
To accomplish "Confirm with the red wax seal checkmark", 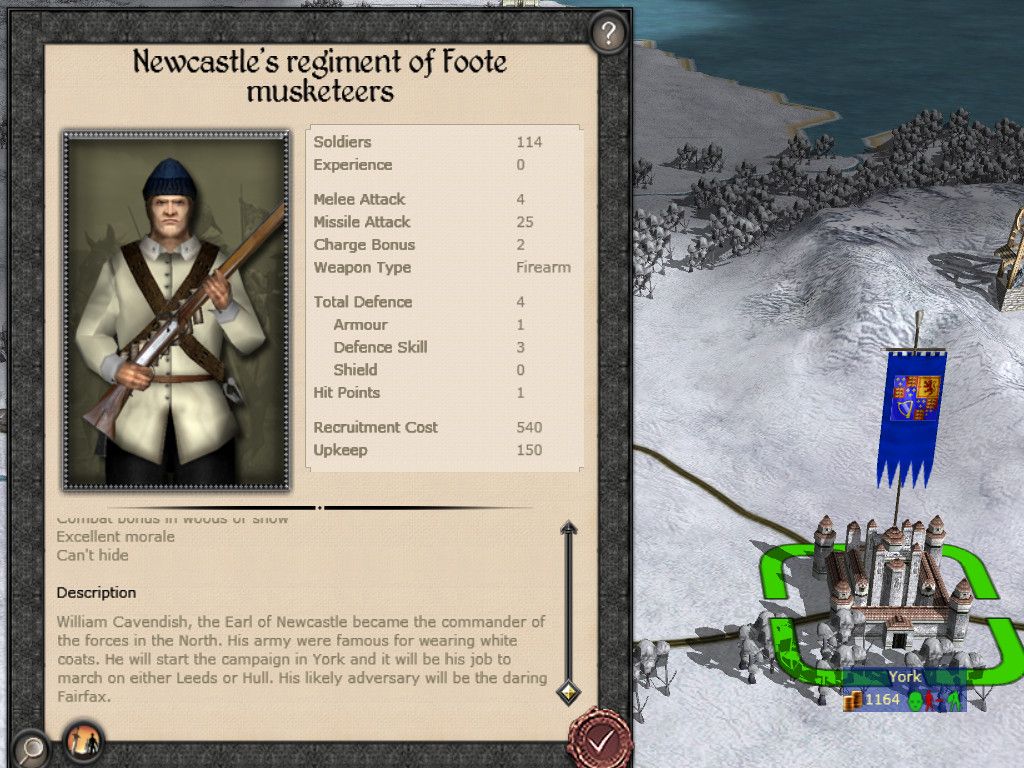I will (599, 740).
